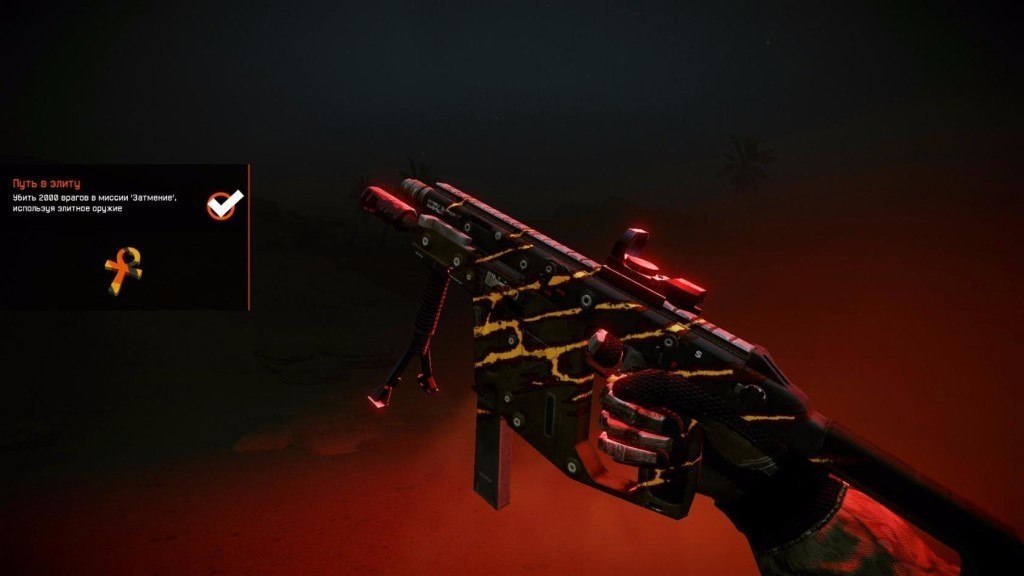Select the orange ribbon reward icon

pos(123,272)
